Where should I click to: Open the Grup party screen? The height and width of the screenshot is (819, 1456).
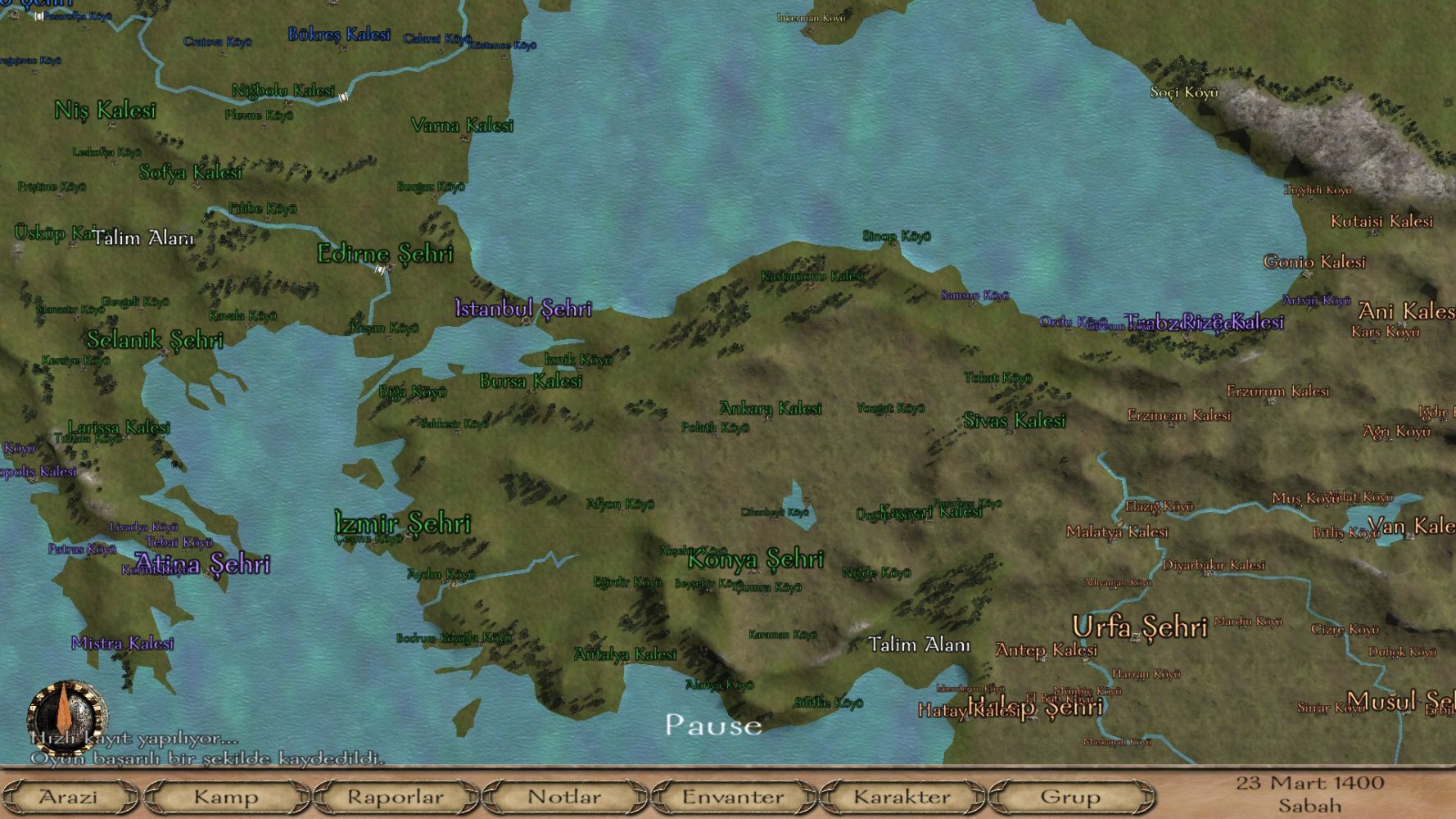1069,796
